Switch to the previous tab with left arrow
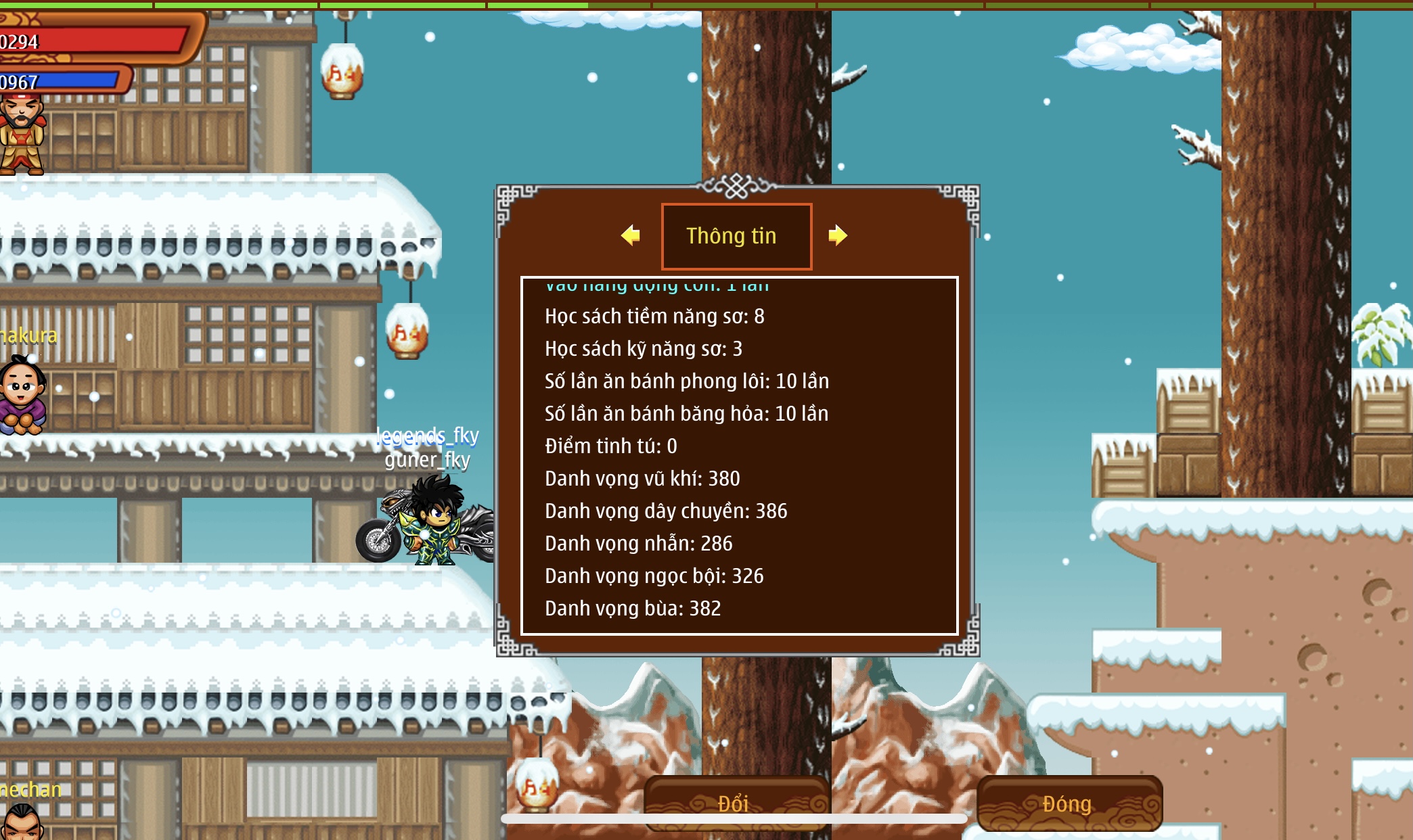1413x840 pixels. (x=631, y=235)
